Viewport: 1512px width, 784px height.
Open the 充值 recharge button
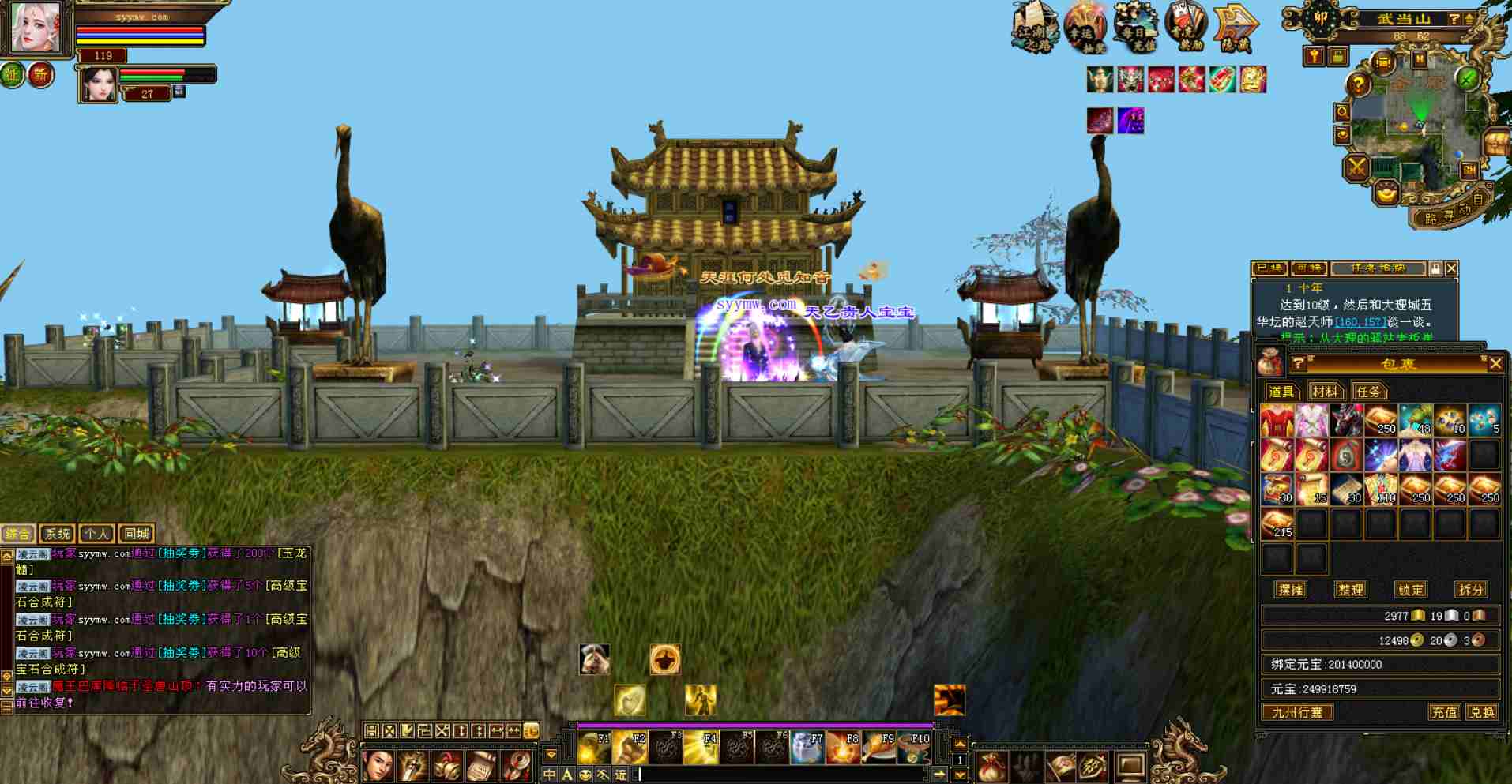pyautogui.click(x=1444, y=712)
